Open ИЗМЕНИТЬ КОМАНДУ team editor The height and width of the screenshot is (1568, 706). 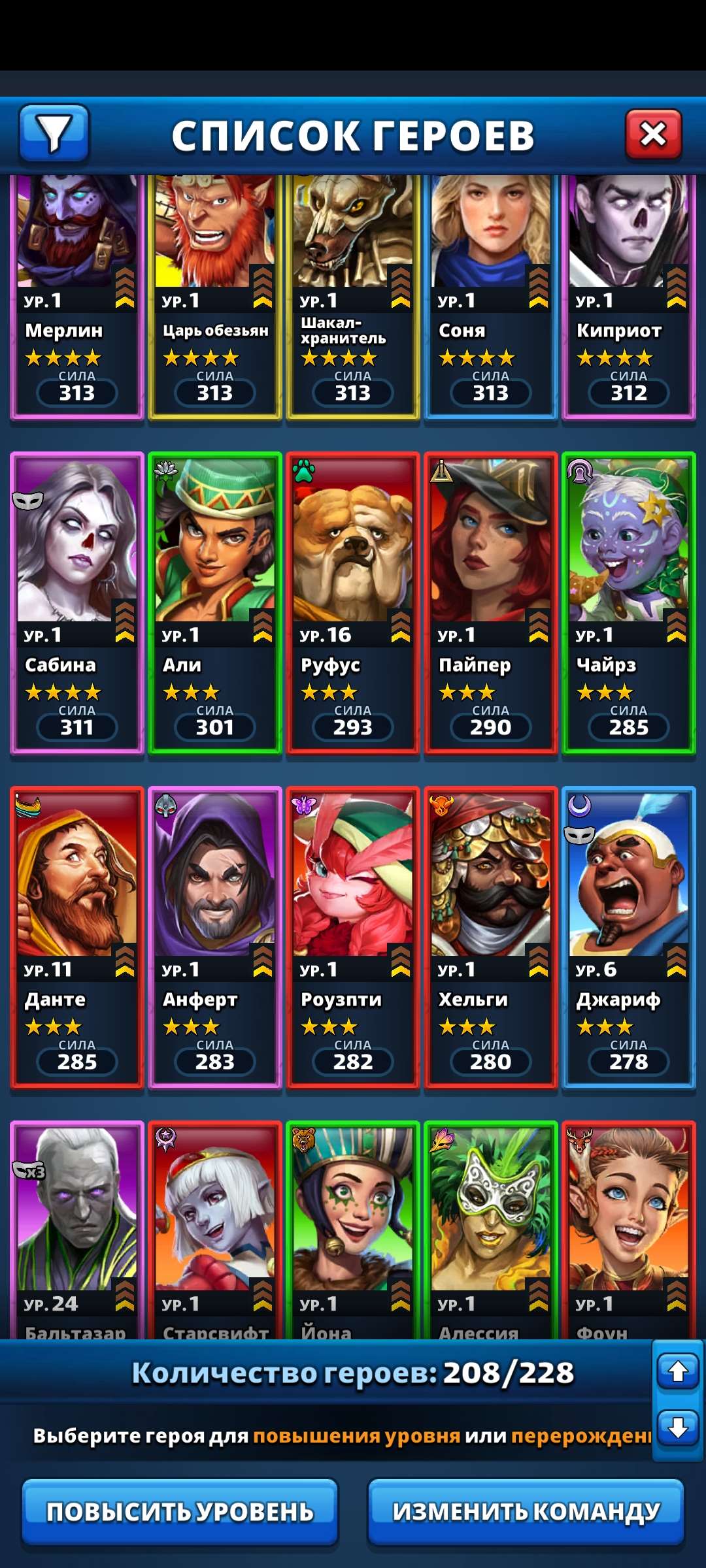[x=526, y=1512]
